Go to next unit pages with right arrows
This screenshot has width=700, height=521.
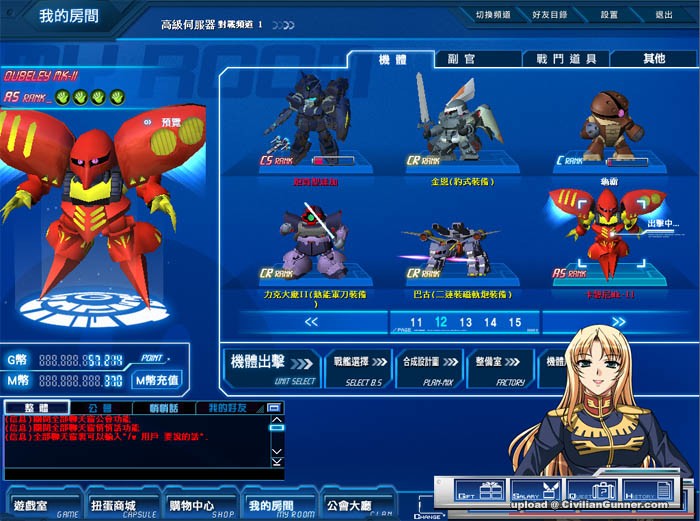(x=618, y=322)
